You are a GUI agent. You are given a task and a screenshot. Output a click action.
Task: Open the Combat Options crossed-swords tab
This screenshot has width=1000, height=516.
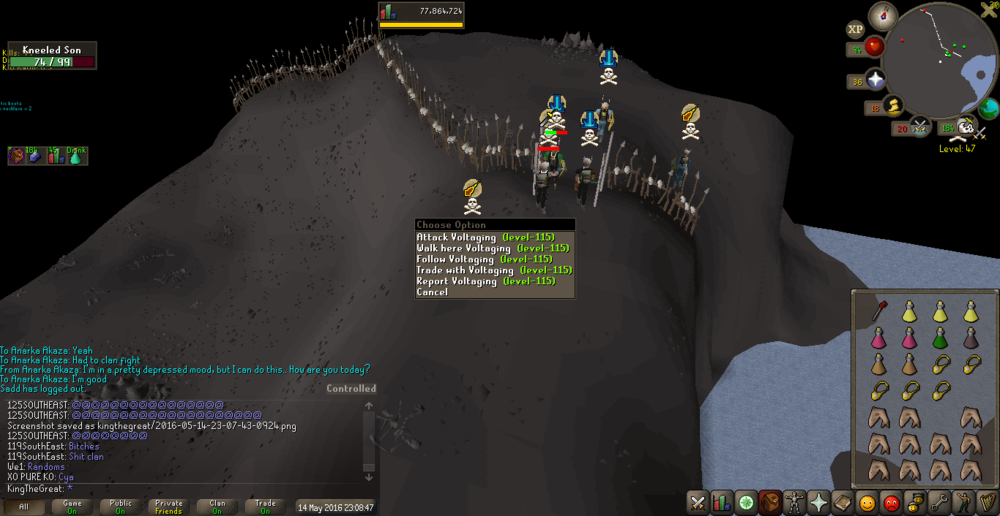pos(698,502)
